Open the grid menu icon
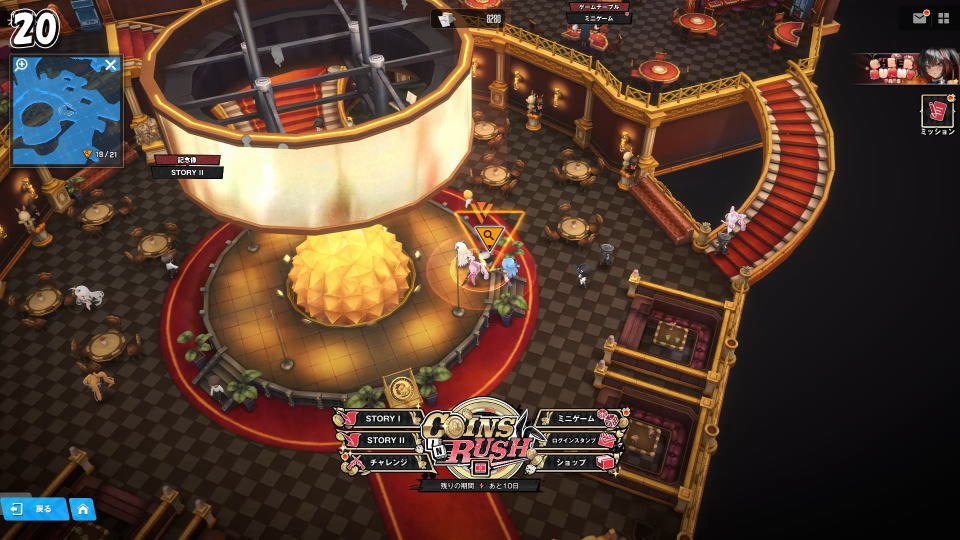The height and width of the screenshot is (540, 960). [943, 18]
